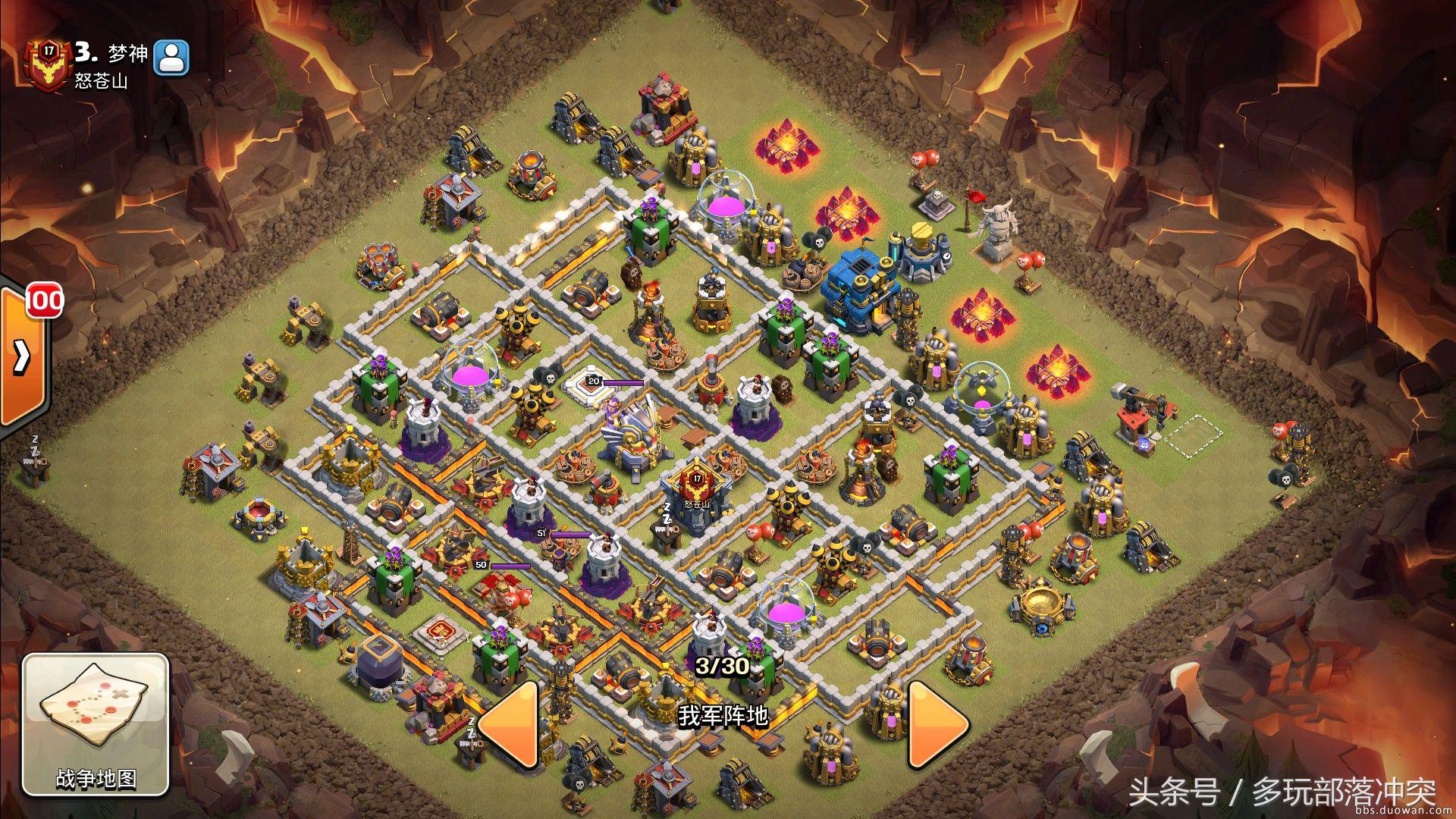This screenshot has width=1456, height=819.
Task: View 梦神's player profile icon
Action: coord(171,58)
